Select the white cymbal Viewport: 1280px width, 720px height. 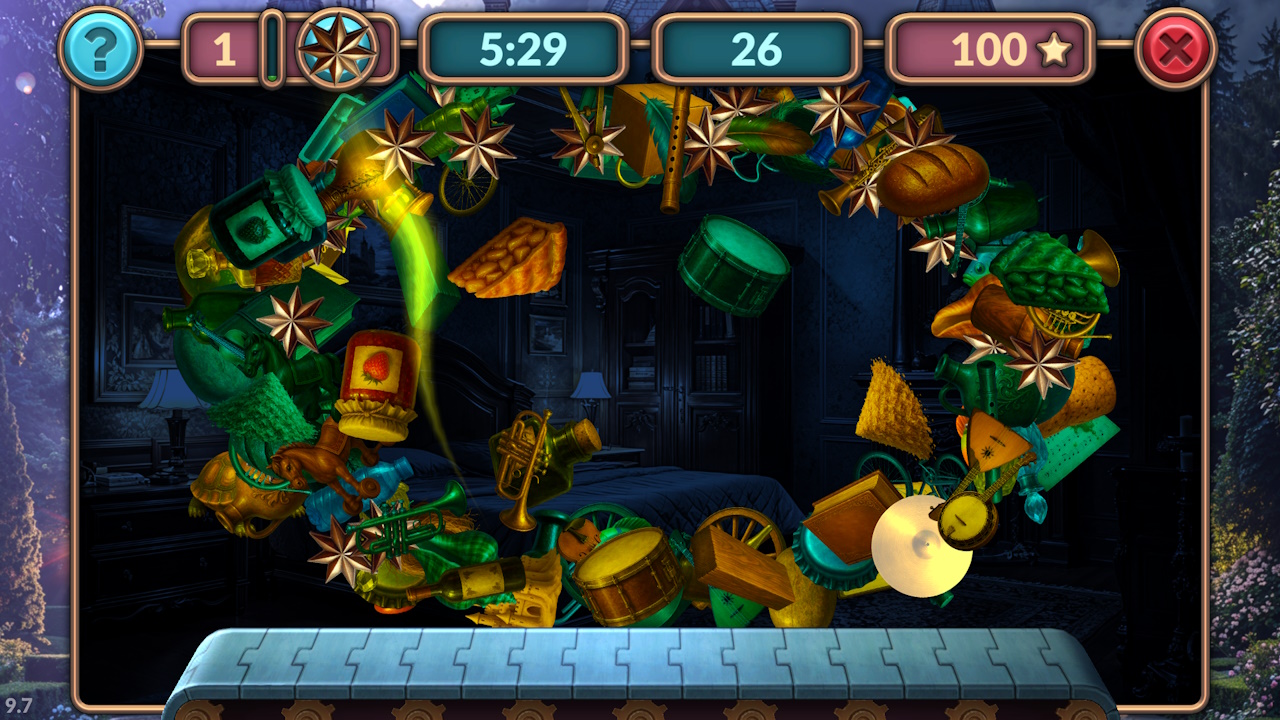918,547
